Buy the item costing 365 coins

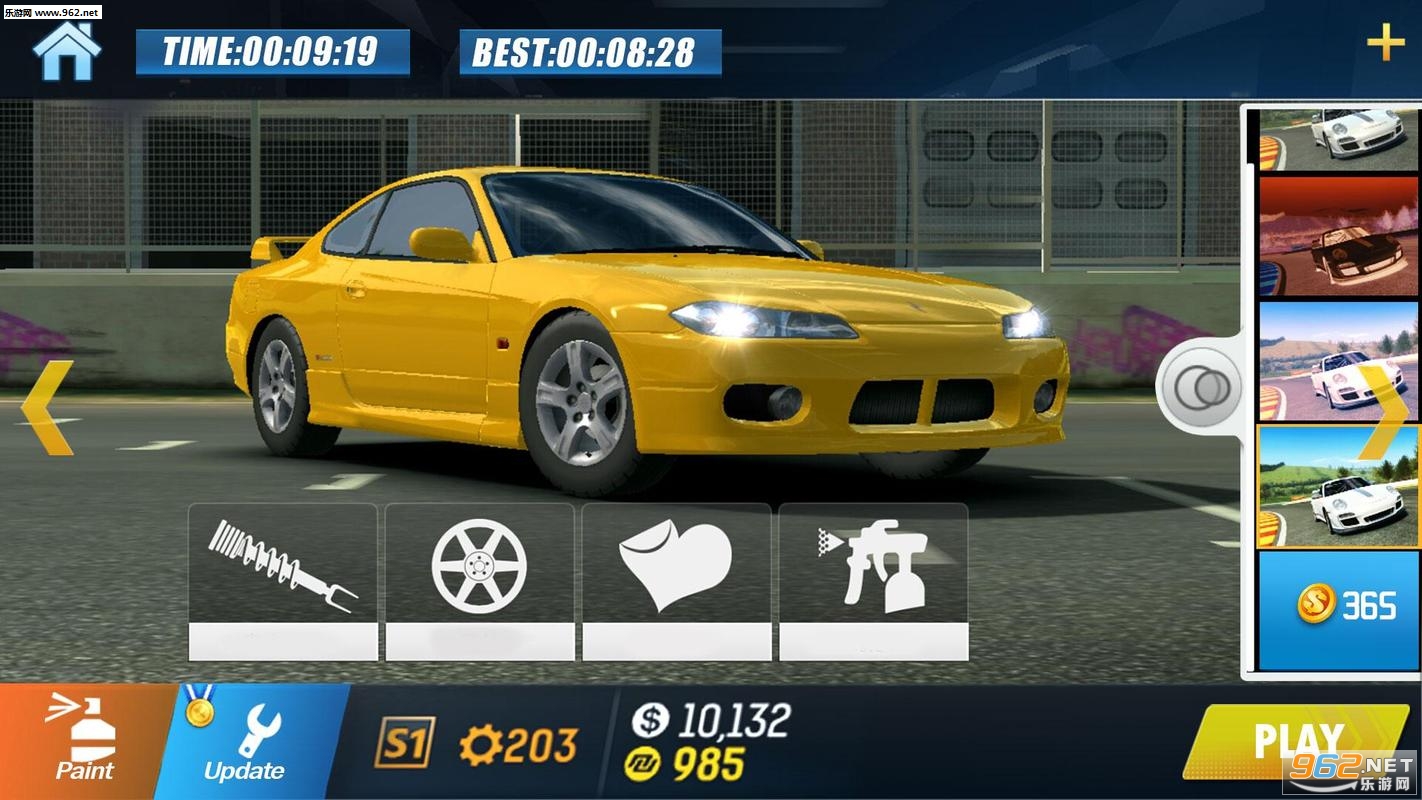coord(1338,609)
